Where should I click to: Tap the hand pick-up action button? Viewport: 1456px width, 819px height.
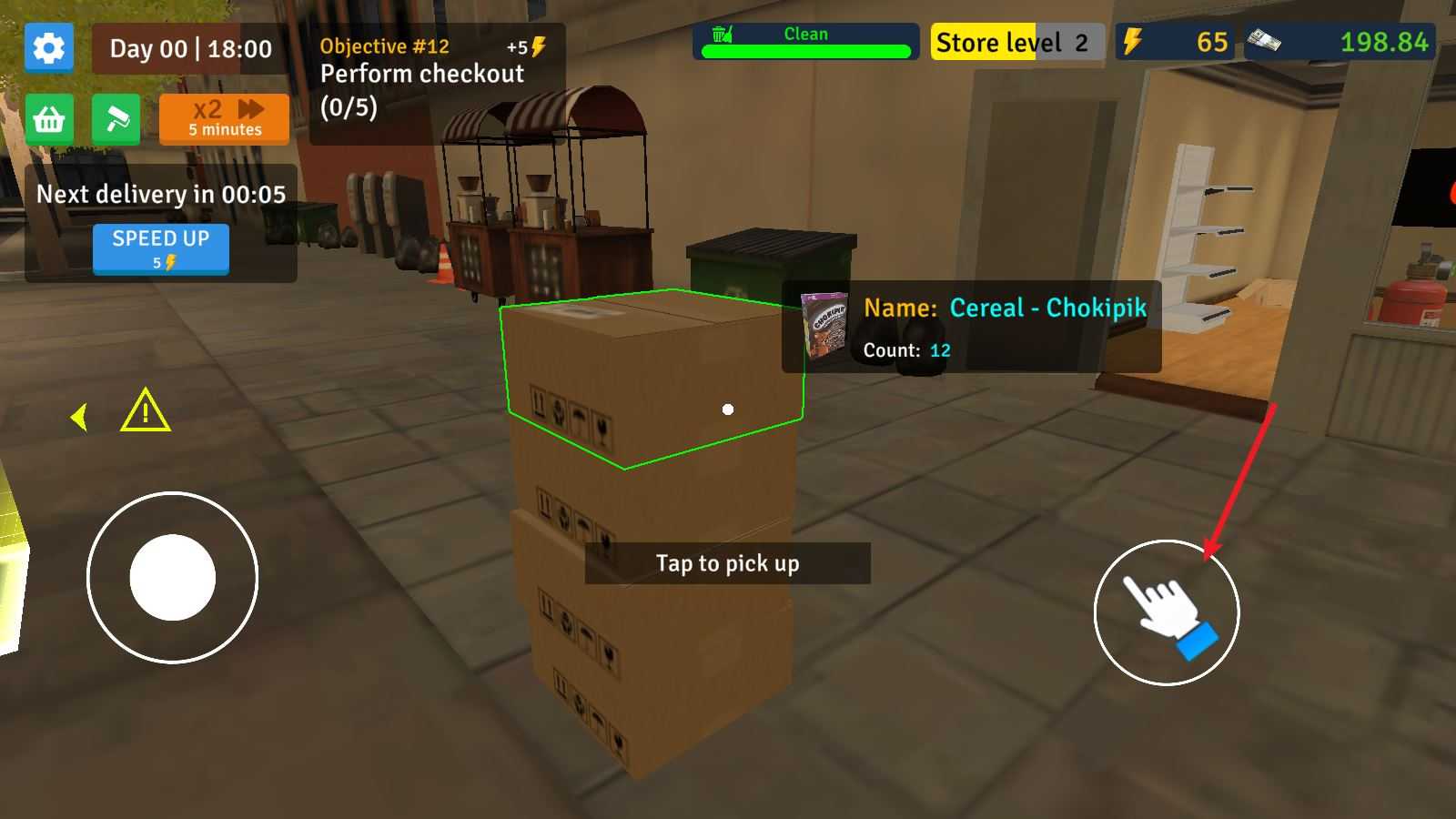coord(1166,612)
